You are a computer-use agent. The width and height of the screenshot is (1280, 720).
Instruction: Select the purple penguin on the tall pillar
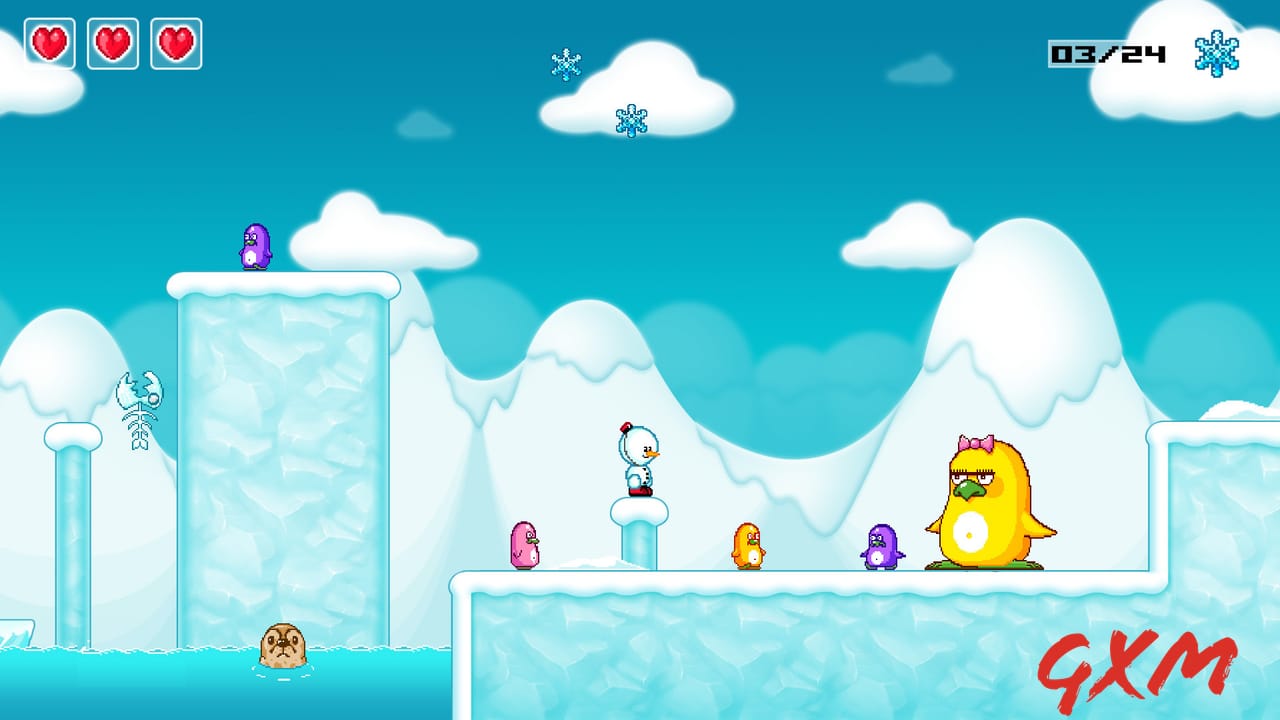point(255,247)
